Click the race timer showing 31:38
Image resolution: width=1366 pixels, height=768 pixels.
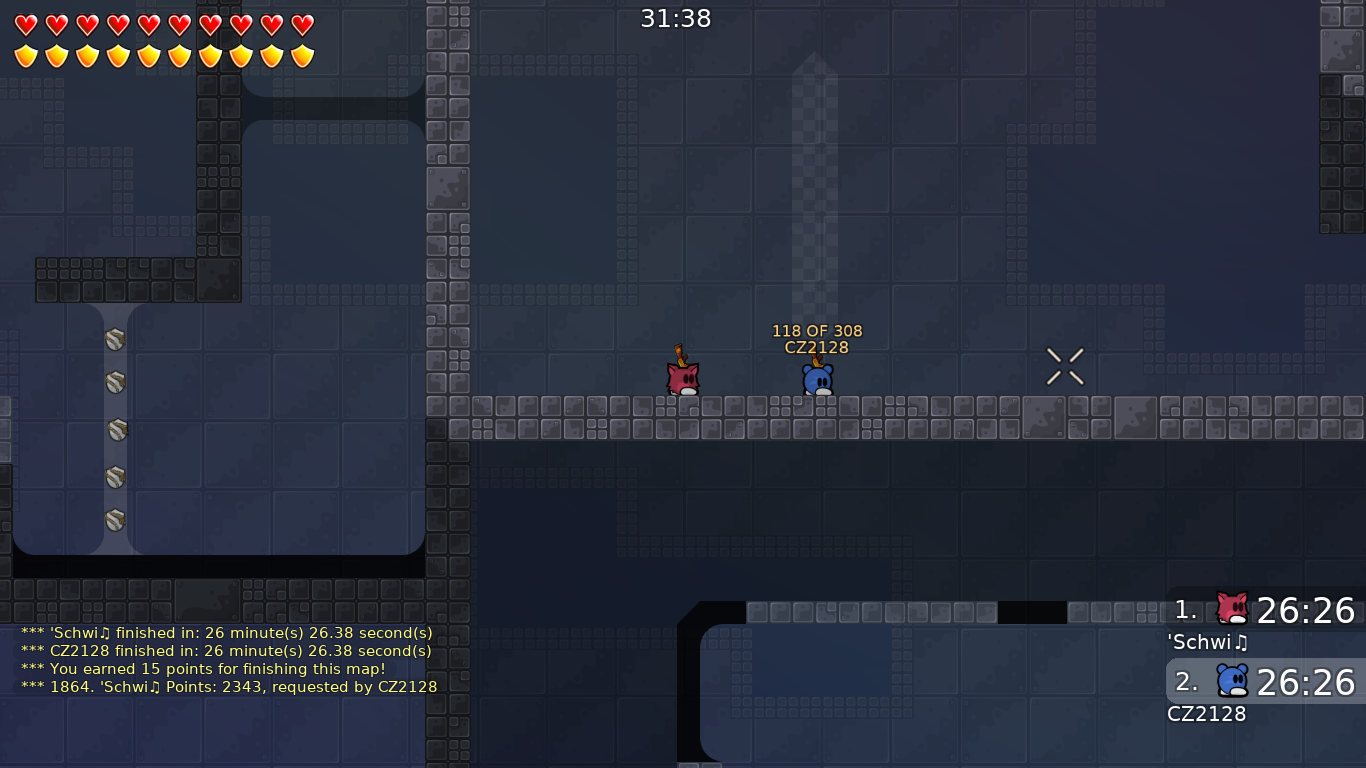point(676,17)
